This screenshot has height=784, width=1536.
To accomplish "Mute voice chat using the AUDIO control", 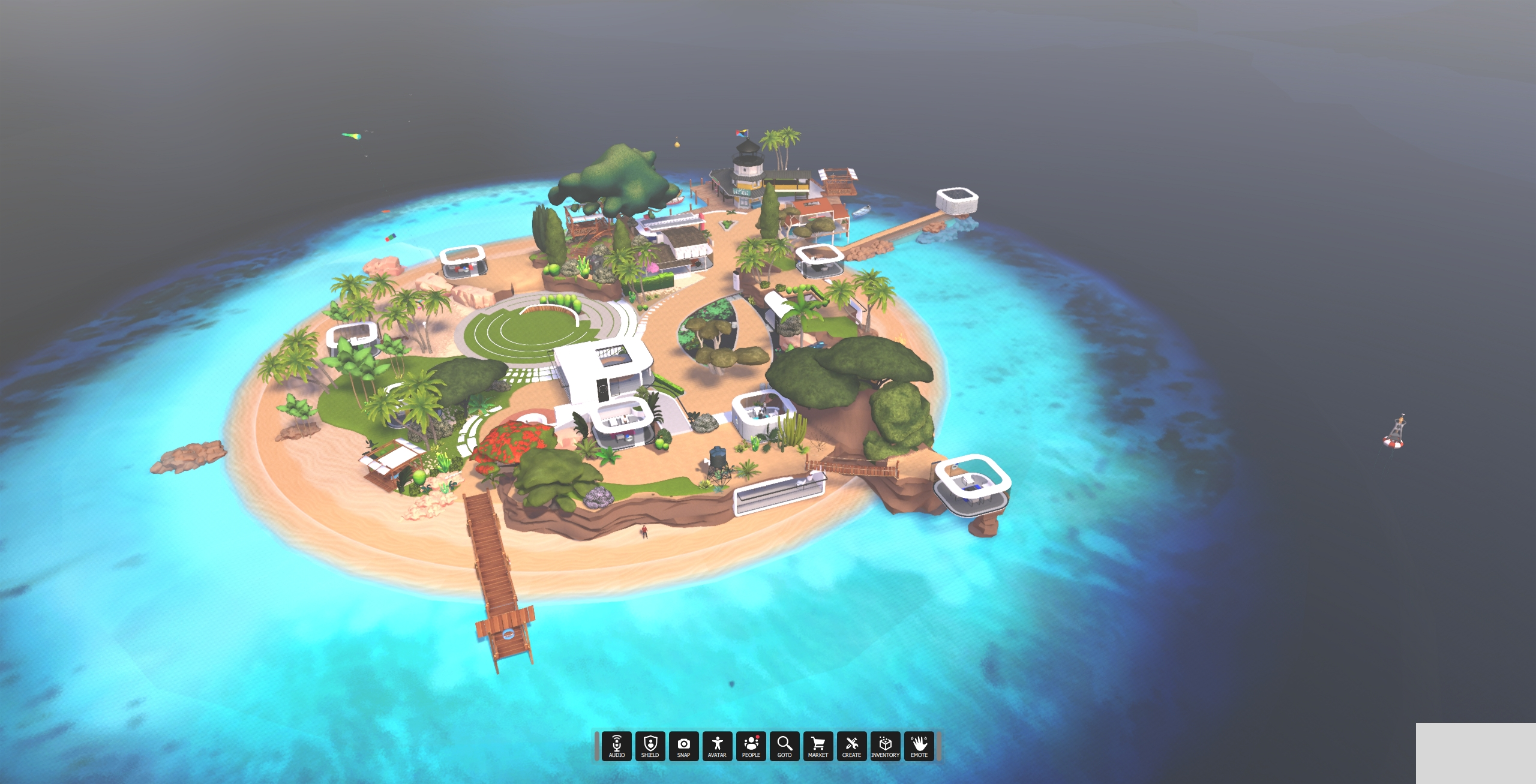I will point(616,746).
